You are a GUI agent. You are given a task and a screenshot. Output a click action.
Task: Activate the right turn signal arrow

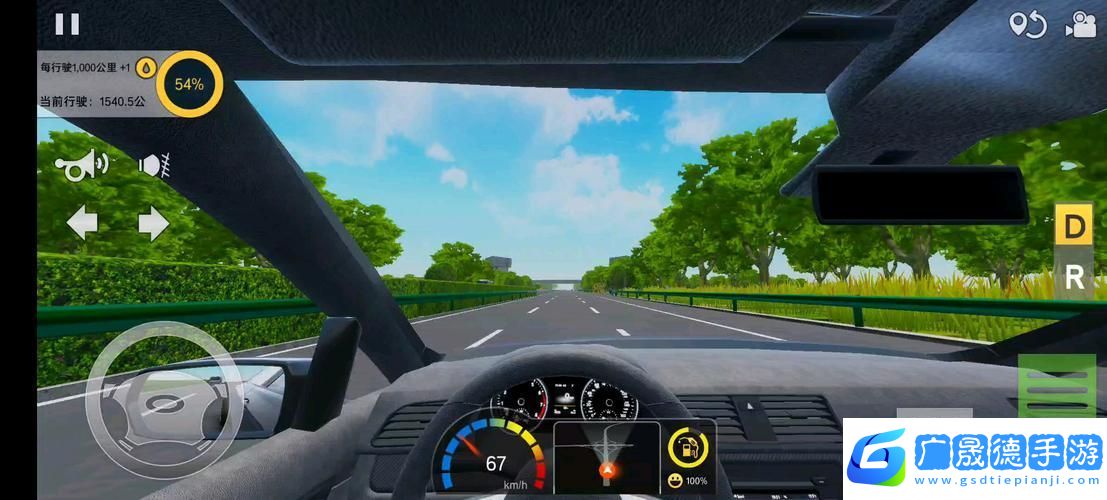point(153,223)
